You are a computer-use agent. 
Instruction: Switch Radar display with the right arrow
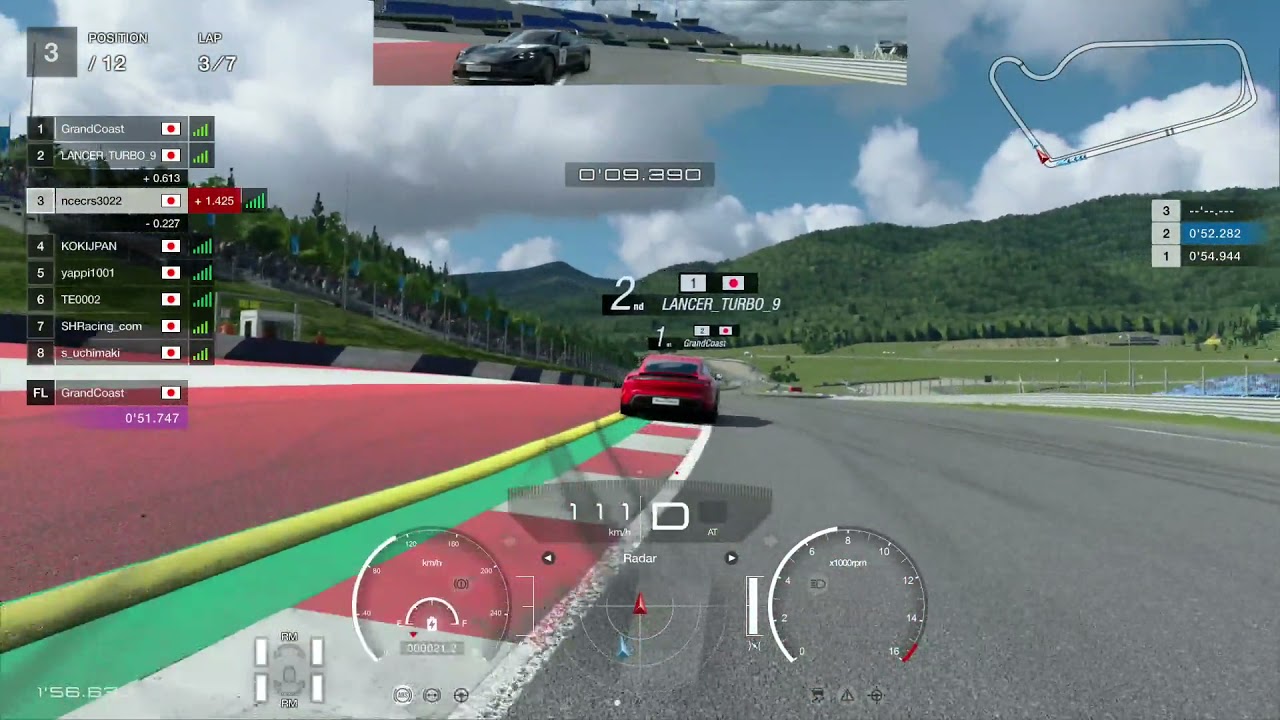click(731, 558)
